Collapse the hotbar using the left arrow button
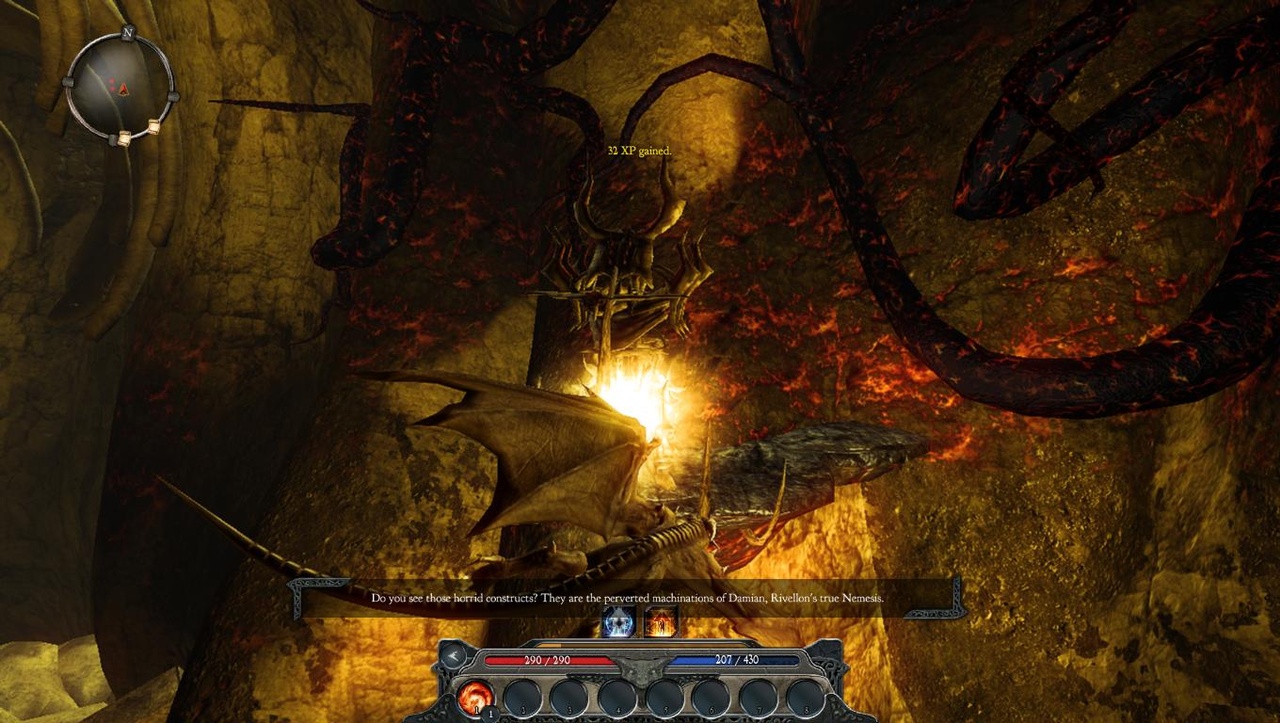Viewport: 1280px width, 723px height. (x=452, y=657)
